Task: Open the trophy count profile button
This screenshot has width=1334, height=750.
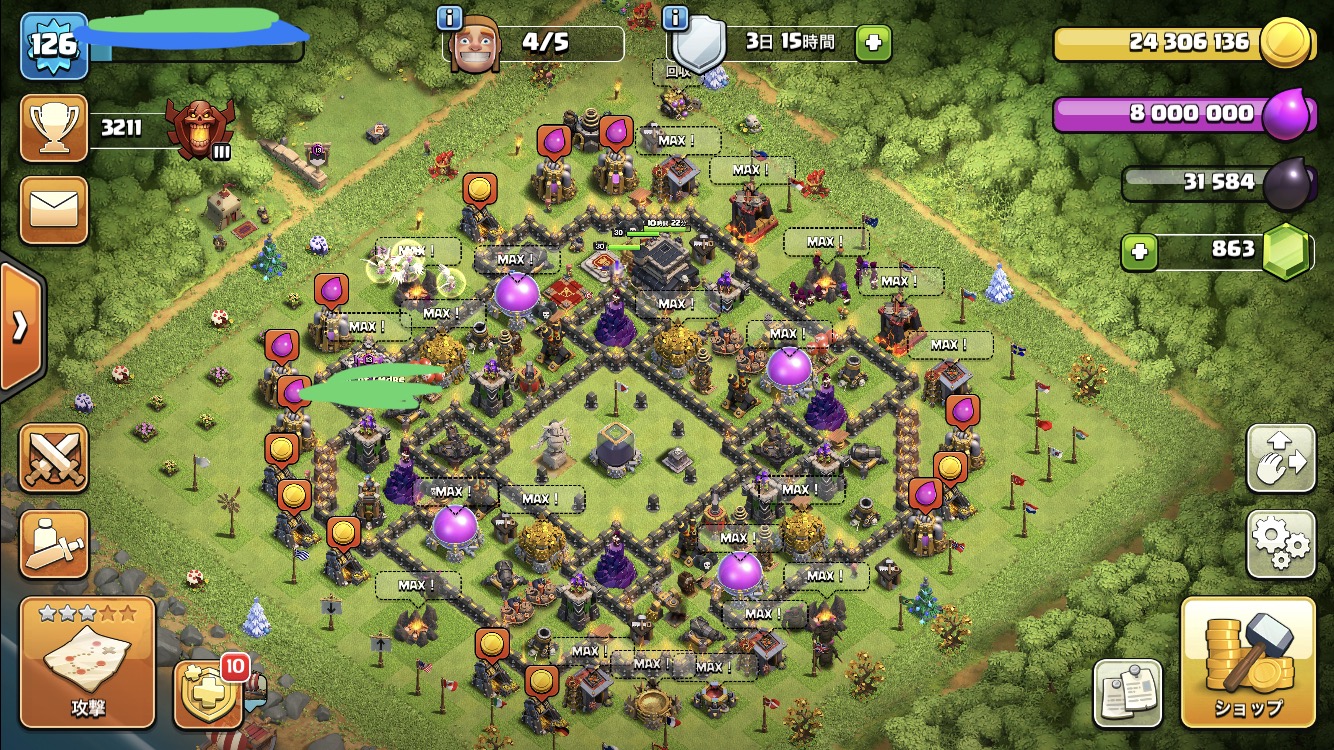Action: 54,128
